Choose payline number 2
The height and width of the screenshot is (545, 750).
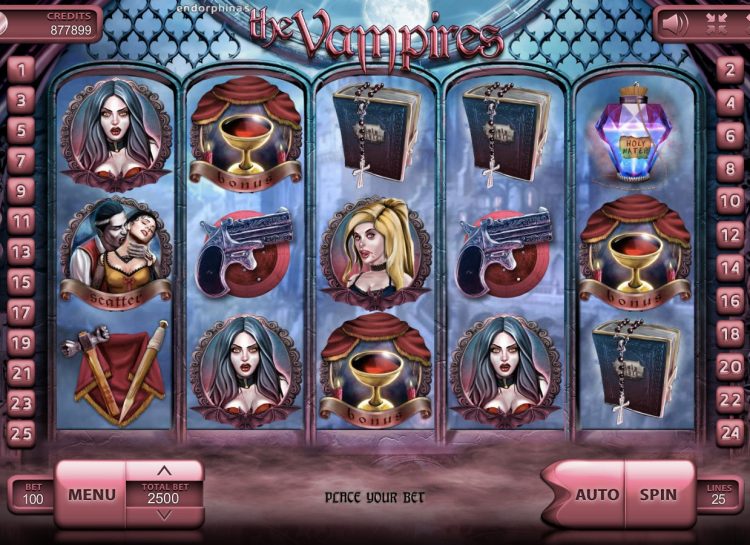point(729,69)
